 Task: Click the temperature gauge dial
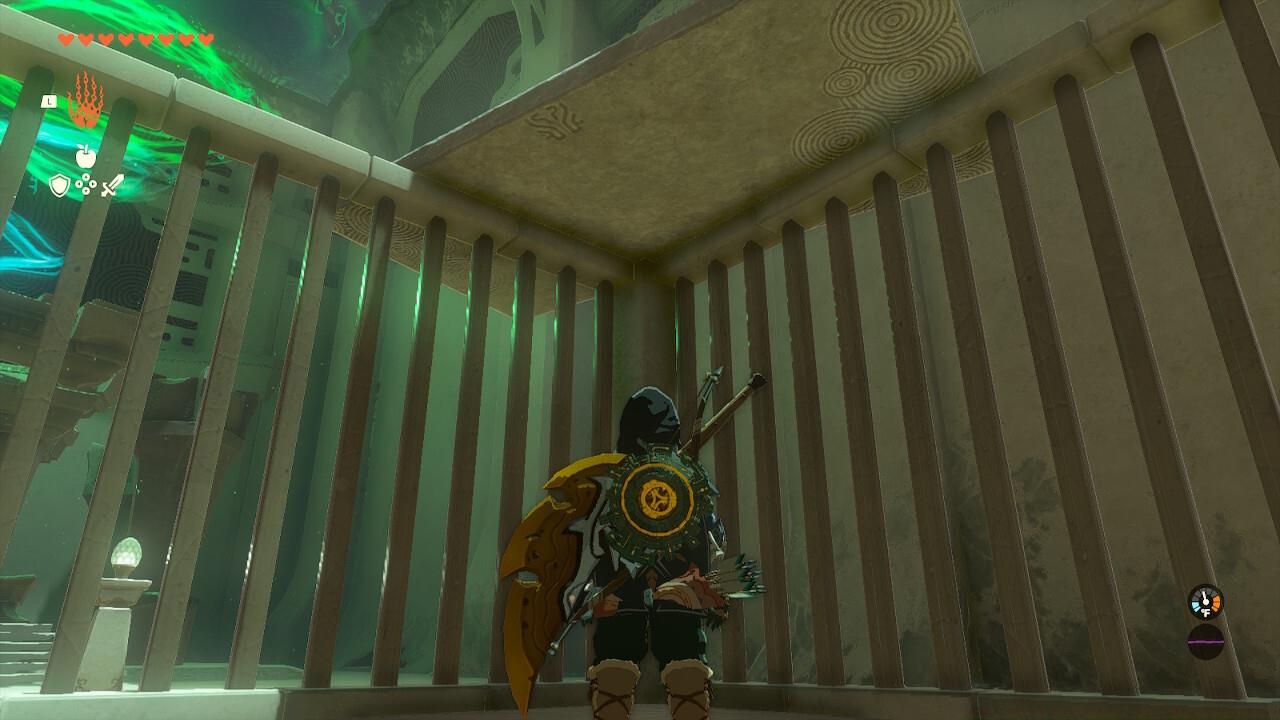coord(1205,600)
